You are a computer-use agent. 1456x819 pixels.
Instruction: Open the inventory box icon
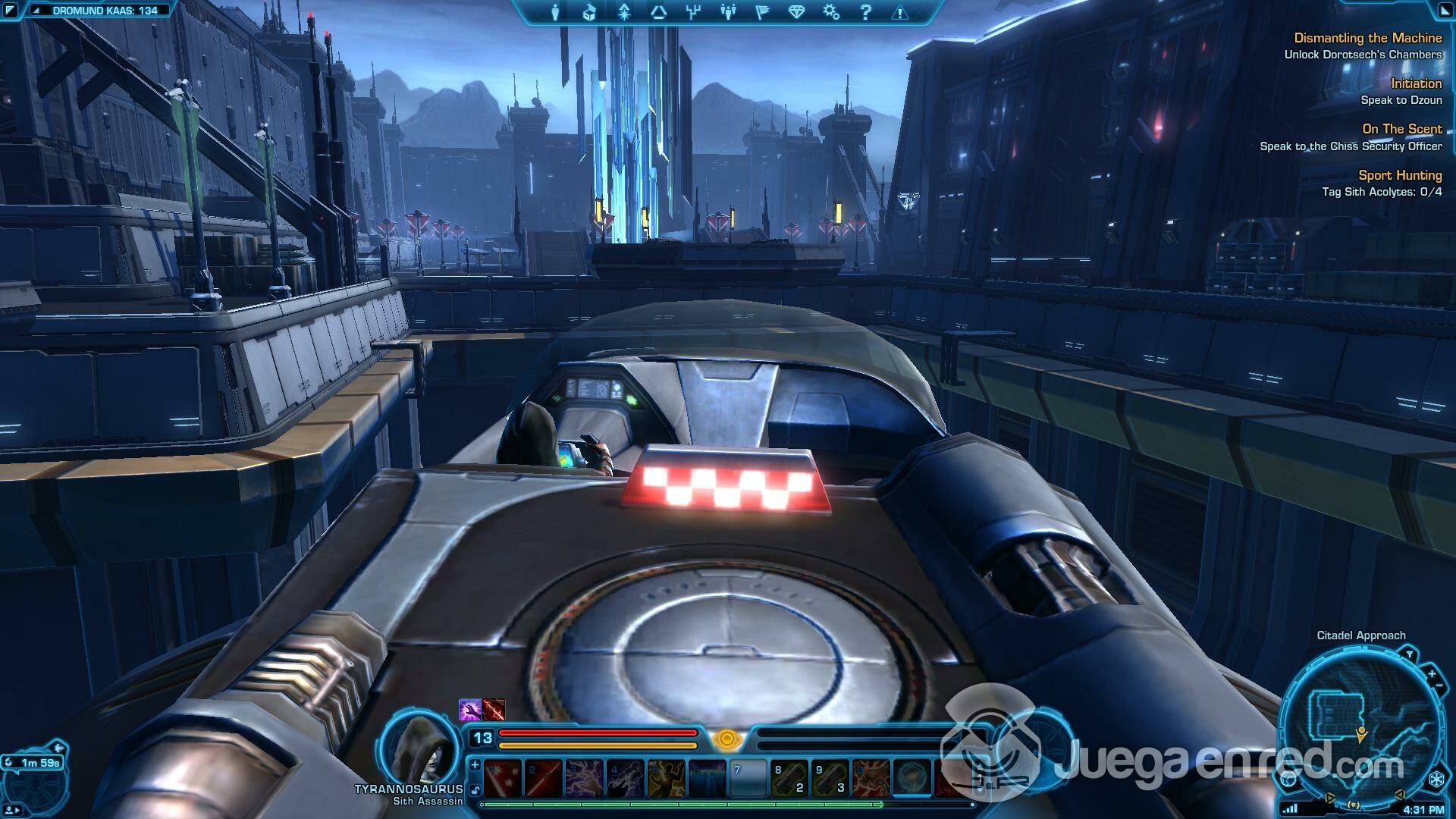(589, 12)
